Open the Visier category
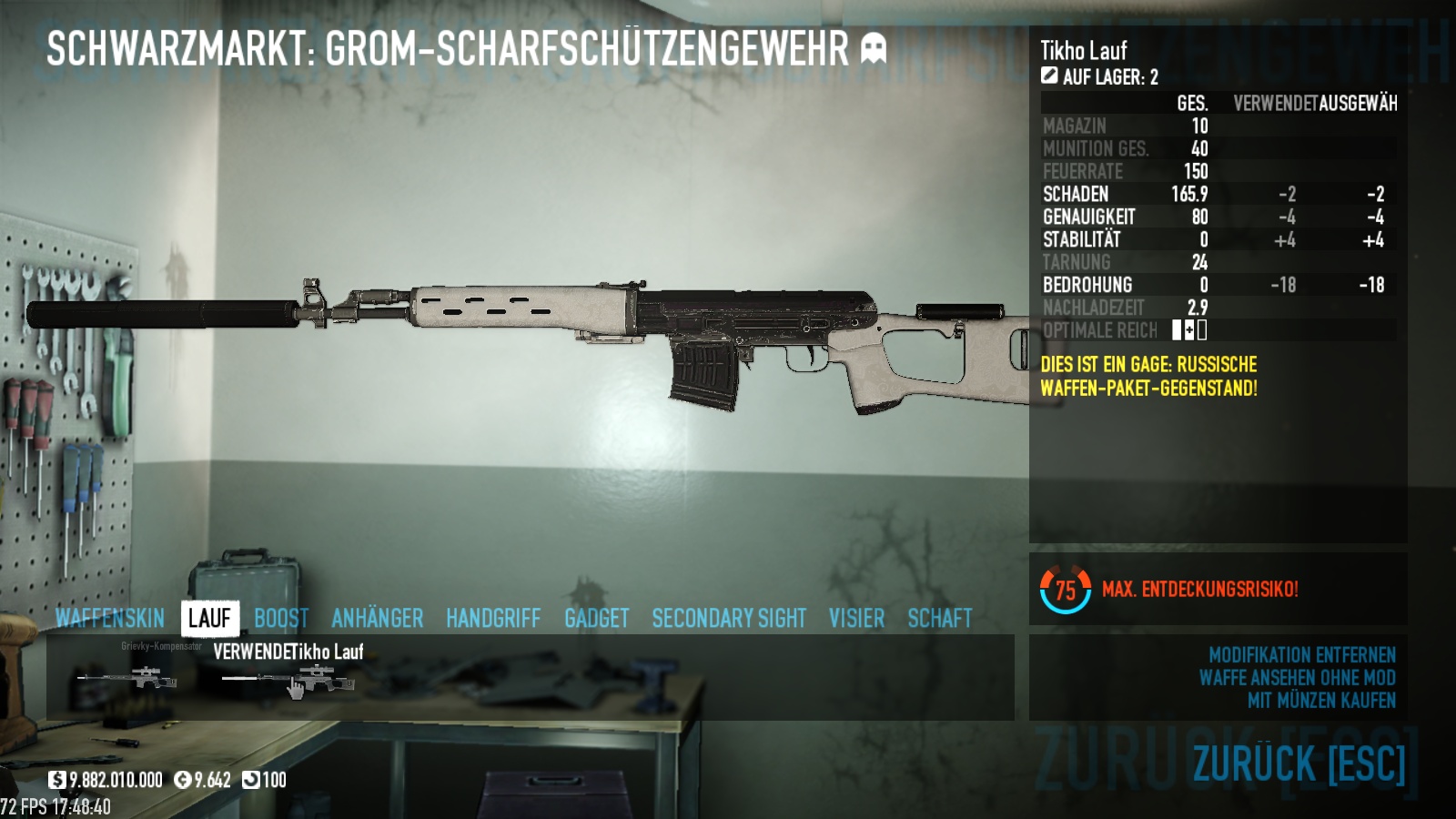 click(x=856, y=619)
